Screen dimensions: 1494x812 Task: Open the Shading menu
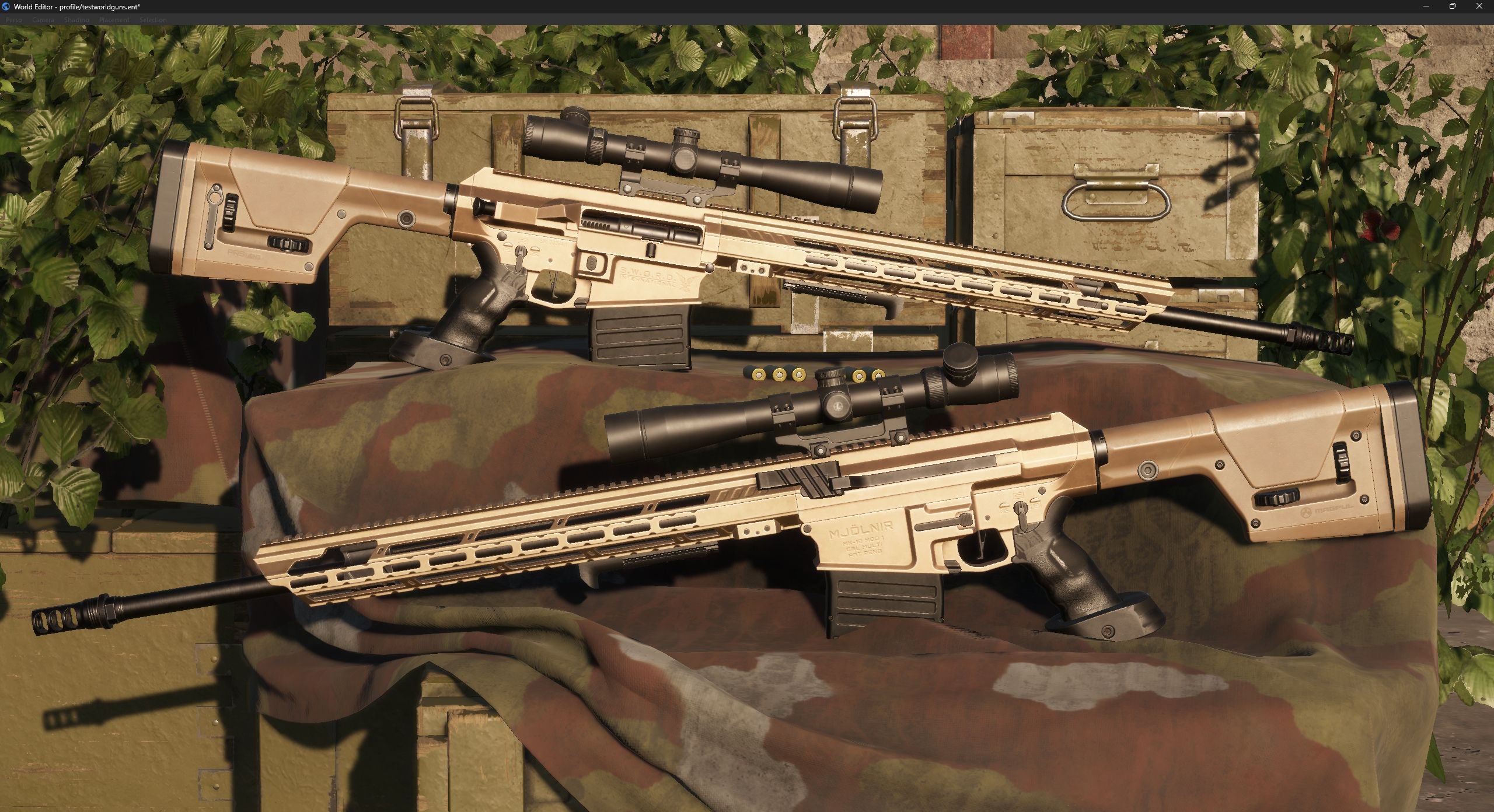coord(76,19)
